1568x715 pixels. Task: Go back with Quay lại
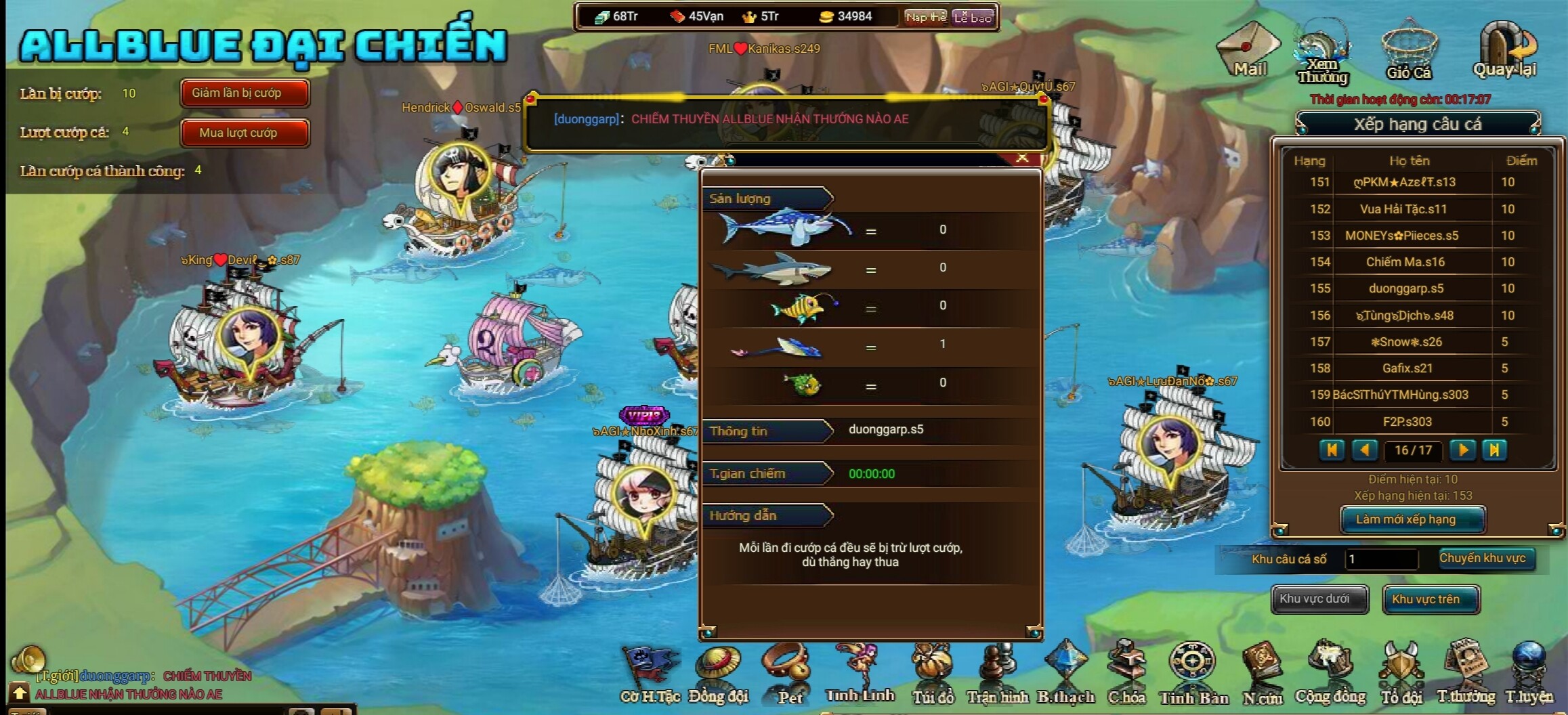coord(1505,50)
